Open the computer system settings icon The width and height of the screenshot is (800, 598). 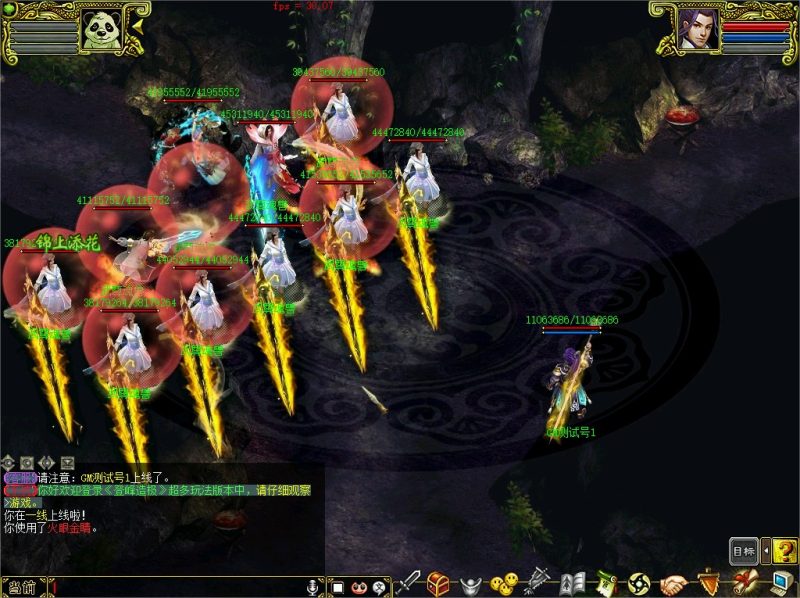point(780,583)
